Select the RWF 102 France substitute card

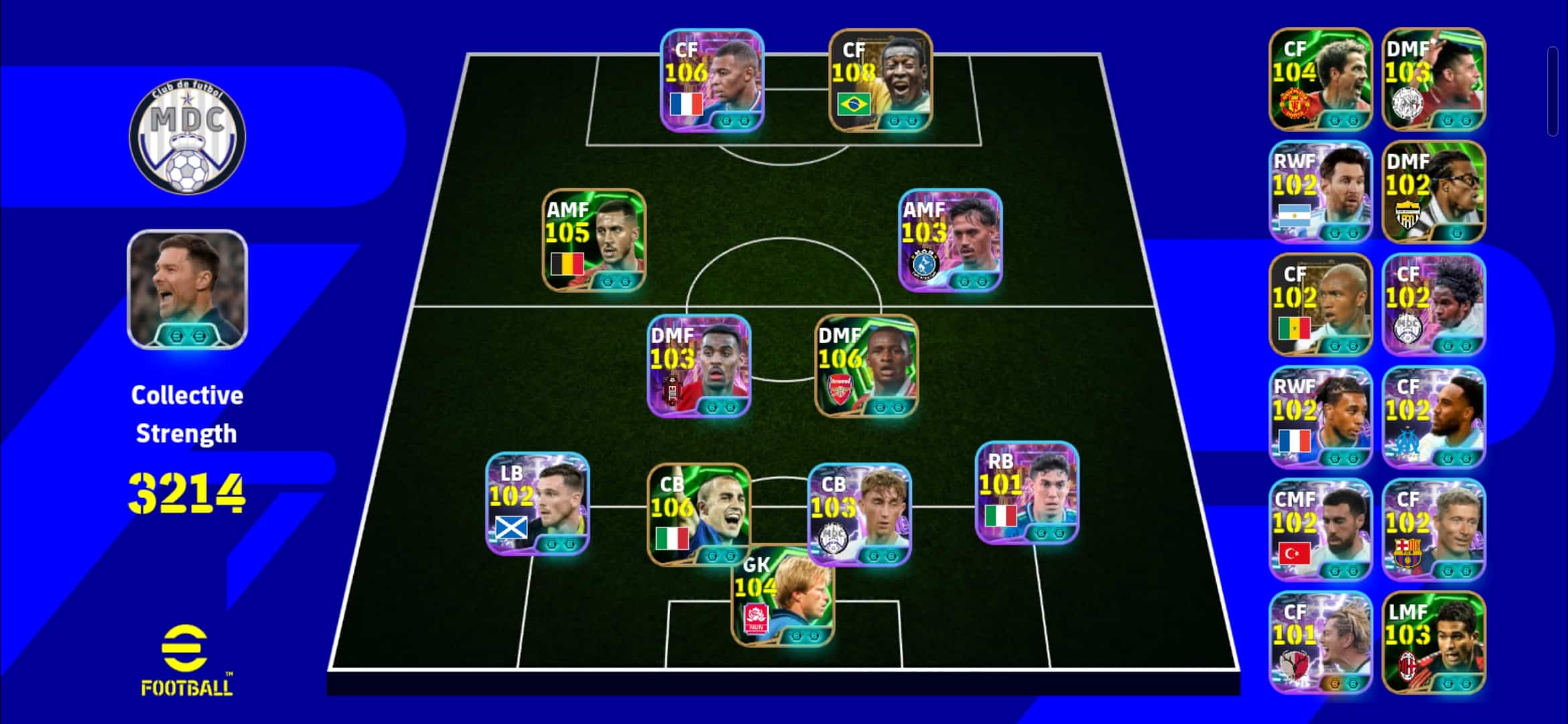(1320, 417)
